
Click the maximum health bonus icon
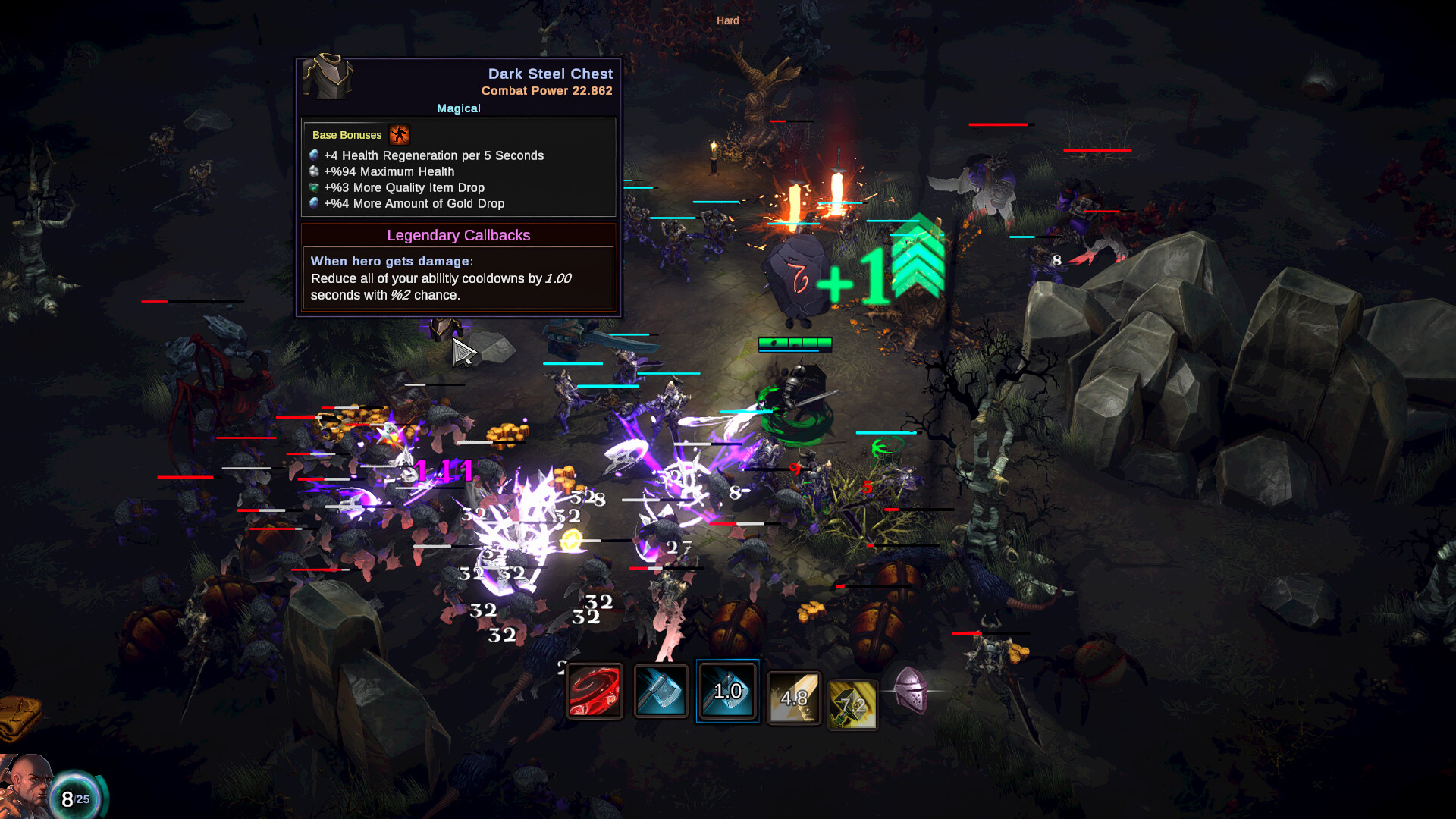click(x=312, y=171)
